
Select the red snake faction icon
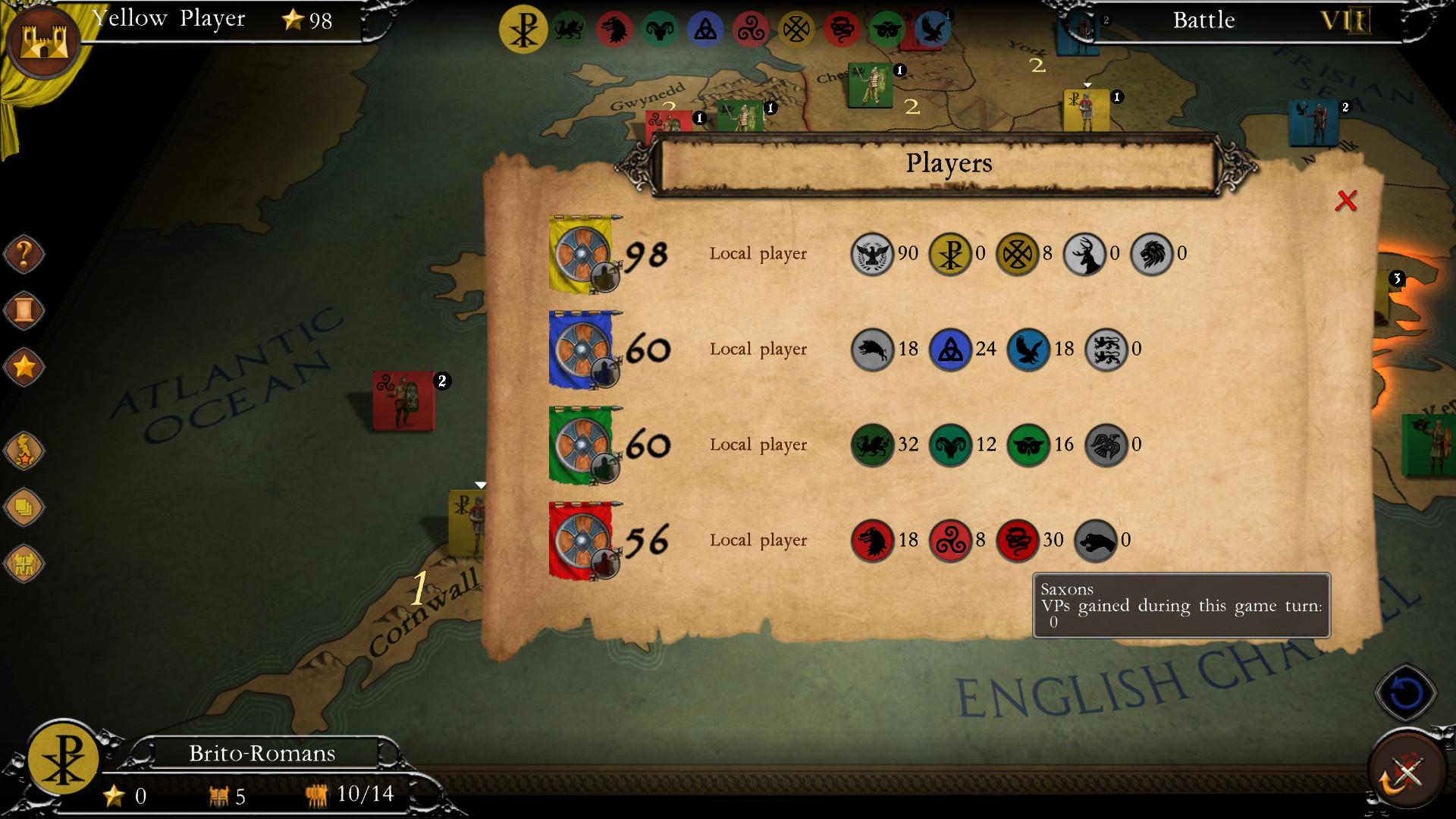840,30
